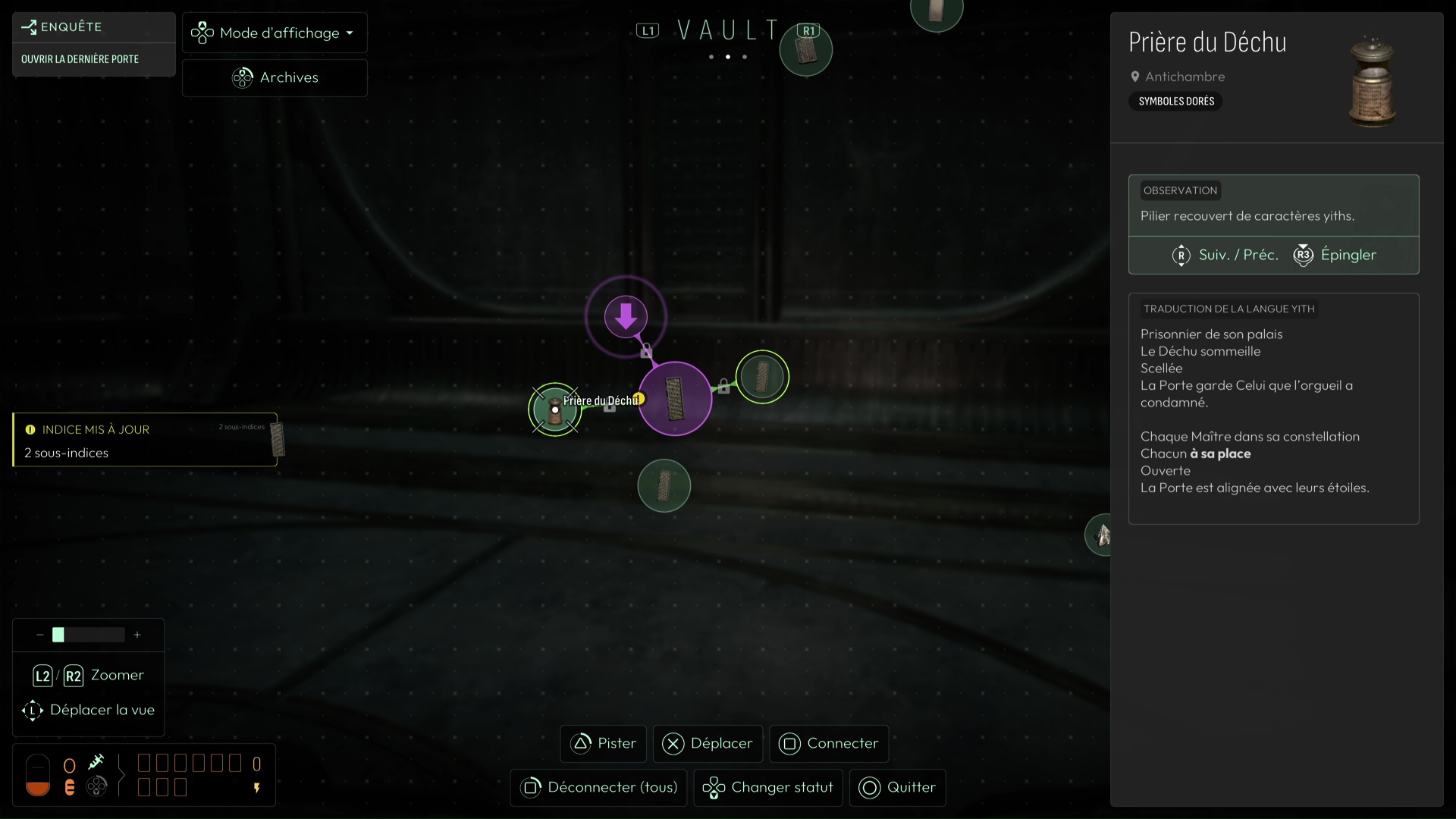This screenshot has height=819, width=1456.
Task: Click the zoom slider bar
Action: coord(88,635)
